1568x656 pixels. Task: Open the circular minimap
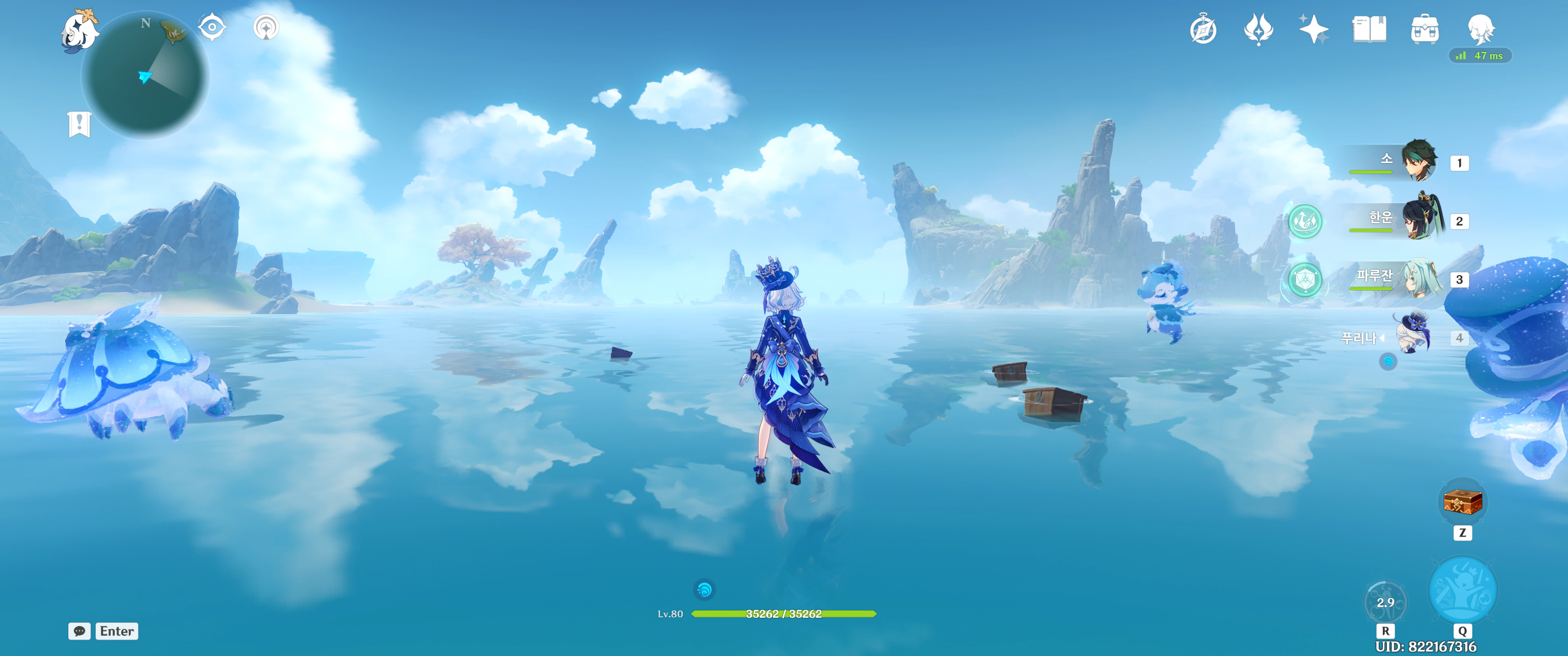pos(145,76)
